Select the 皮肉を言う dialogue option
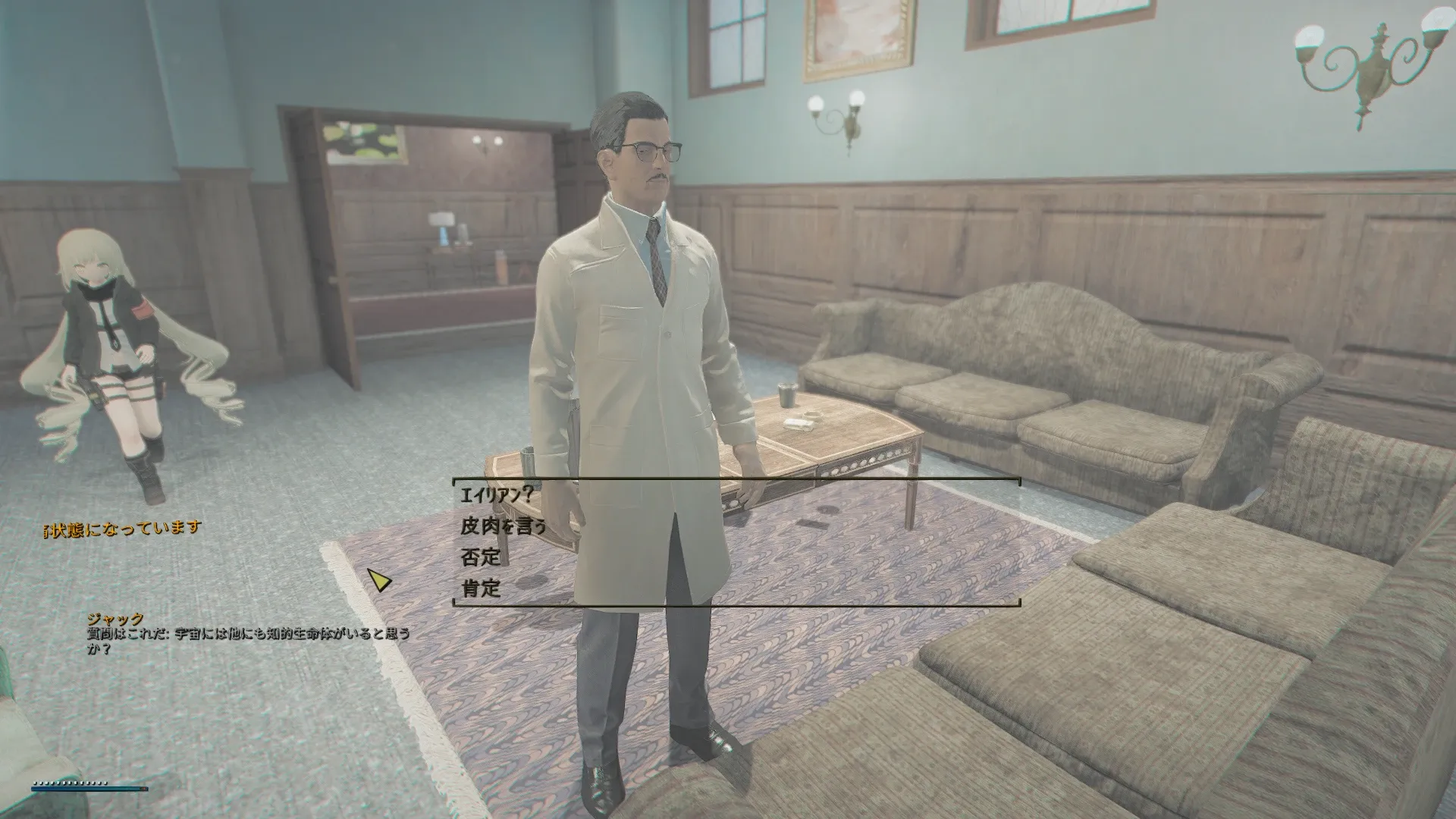The width and height of the screenshot is (1456, 819). coord(503,526)
